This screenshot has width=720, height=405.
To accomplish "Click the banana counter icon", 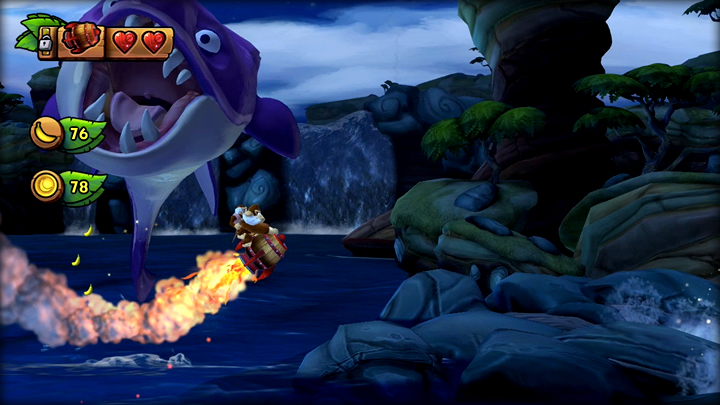I will [x=46, y=133].
